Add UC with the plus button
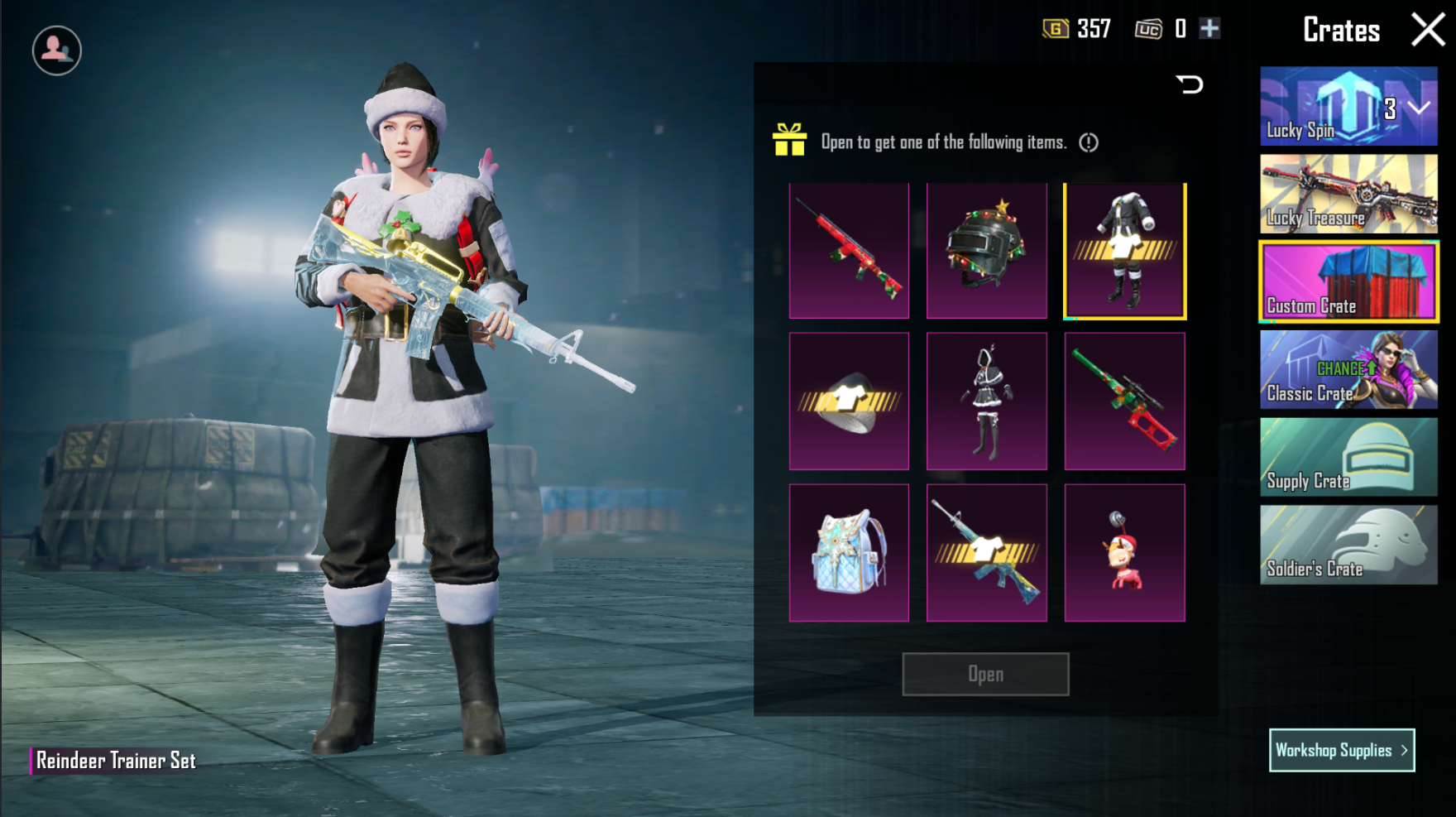This screenshot has height=817, width=1456. click(1209, 29)
